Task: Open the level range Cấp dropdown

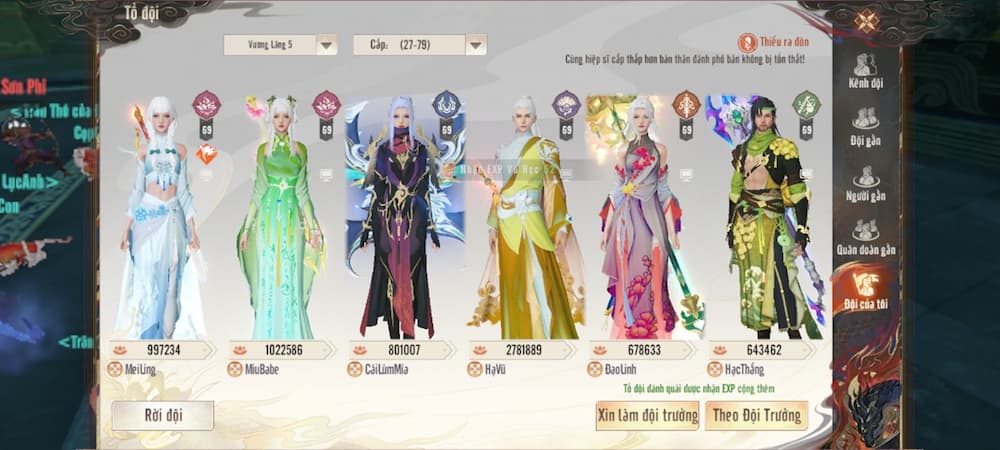Action: (419, 44)
